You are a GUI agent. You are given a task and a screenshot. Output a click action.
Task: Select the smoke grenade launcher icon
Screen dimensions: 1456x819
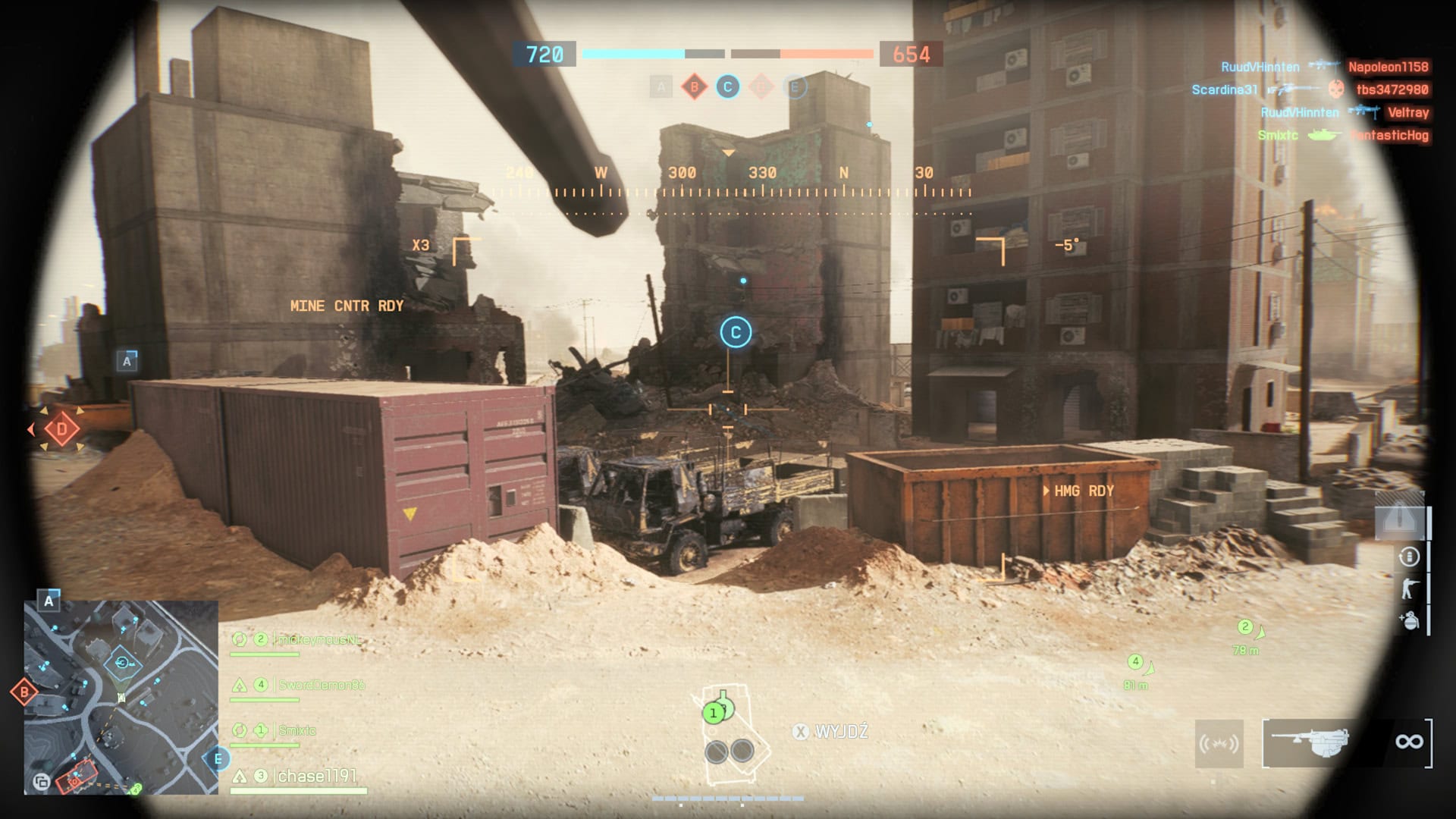click(x=1409, y=620)
